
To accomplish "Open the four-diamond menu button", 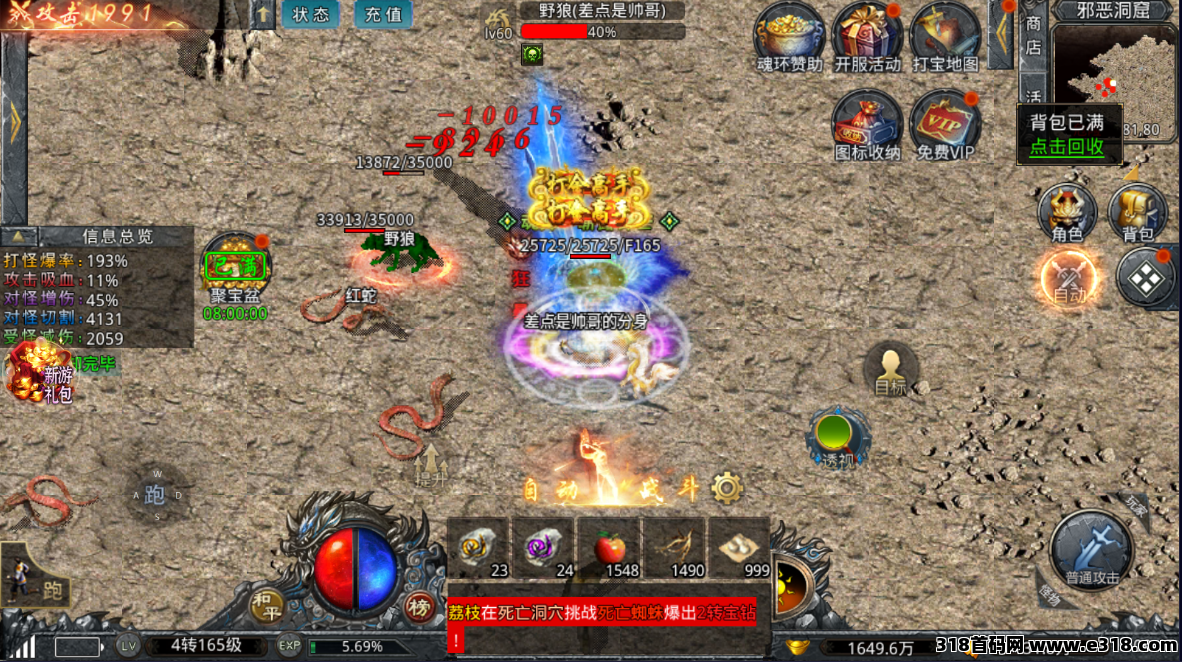I will click(x=1146, y=277).
